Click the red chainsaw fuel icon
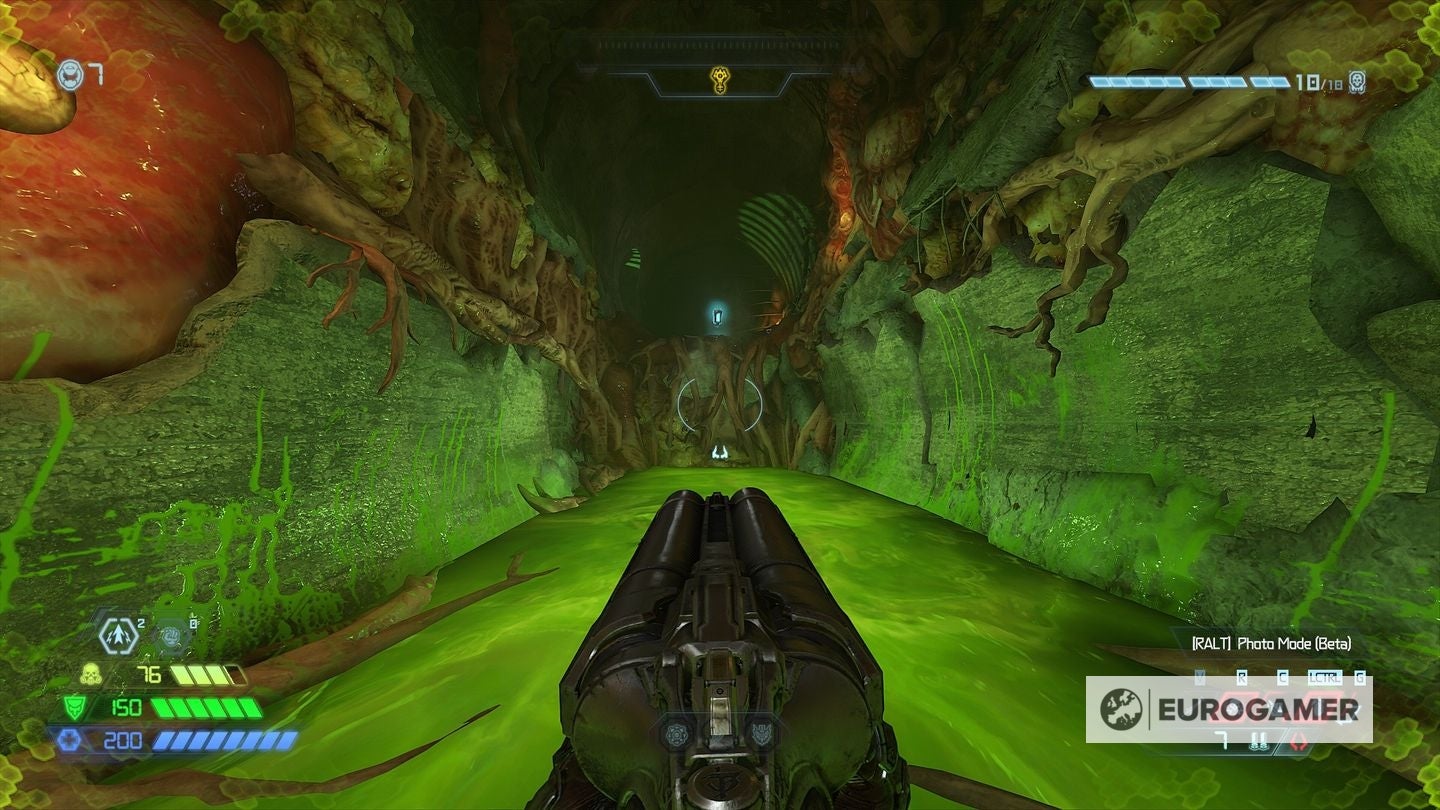The image size is (1440, 810). [x=1301, y=741]
